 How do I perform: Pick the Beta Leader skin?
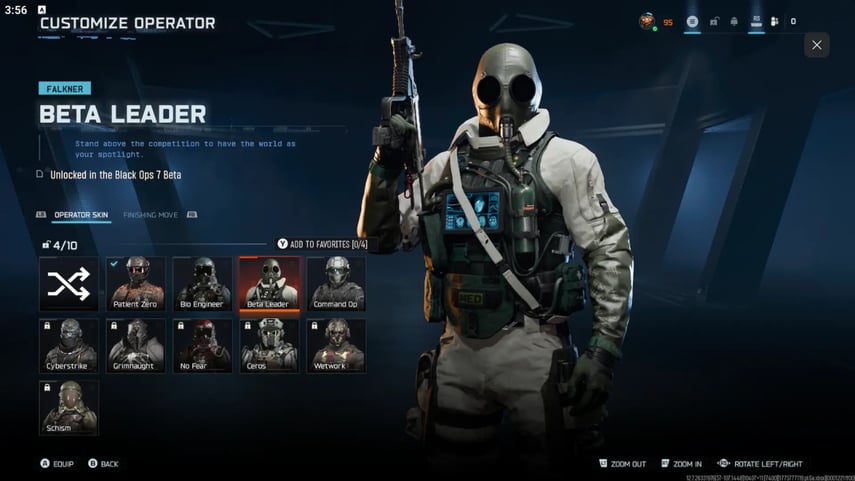(268, 283)
